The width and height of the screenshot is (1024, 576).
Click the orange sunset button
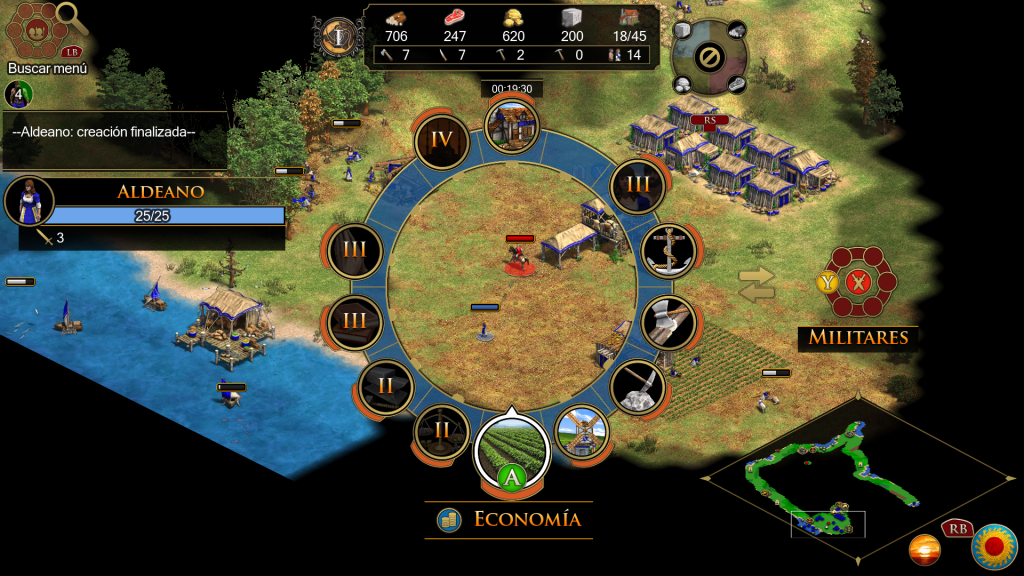point(924,549)
